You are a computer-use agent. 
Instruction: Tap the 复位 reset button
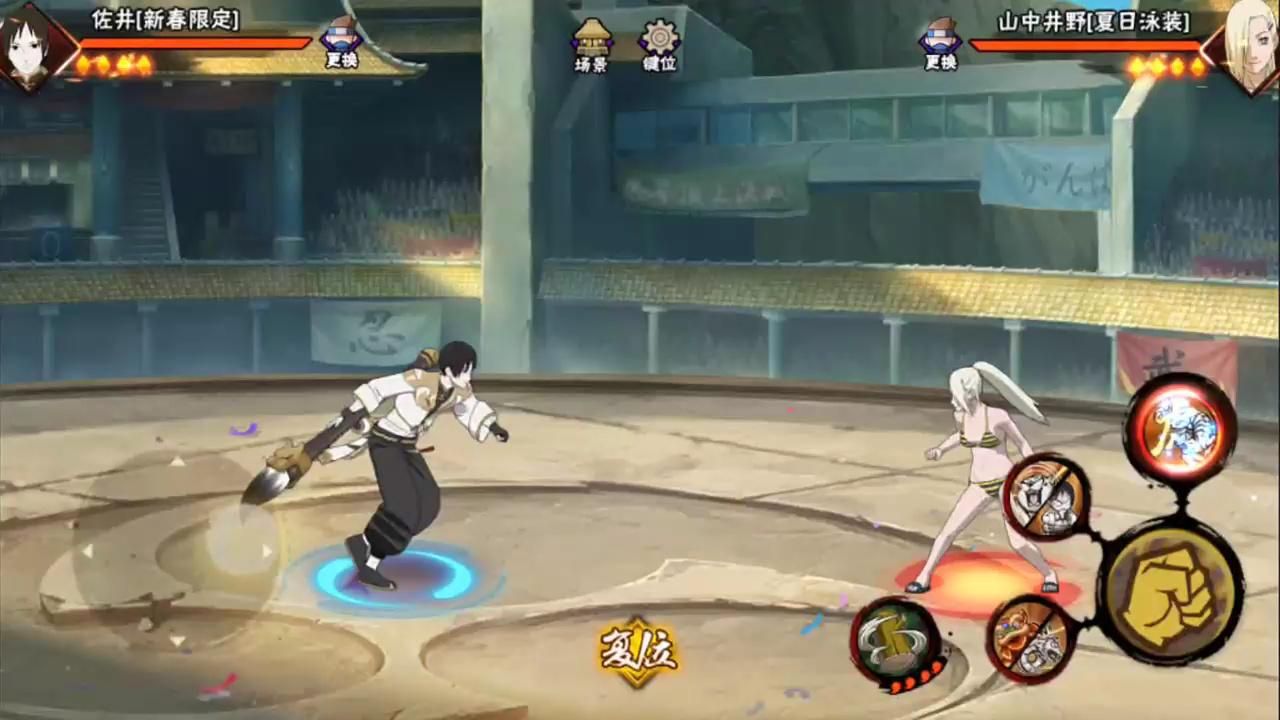pyautogui.click(x=638, y=652)
